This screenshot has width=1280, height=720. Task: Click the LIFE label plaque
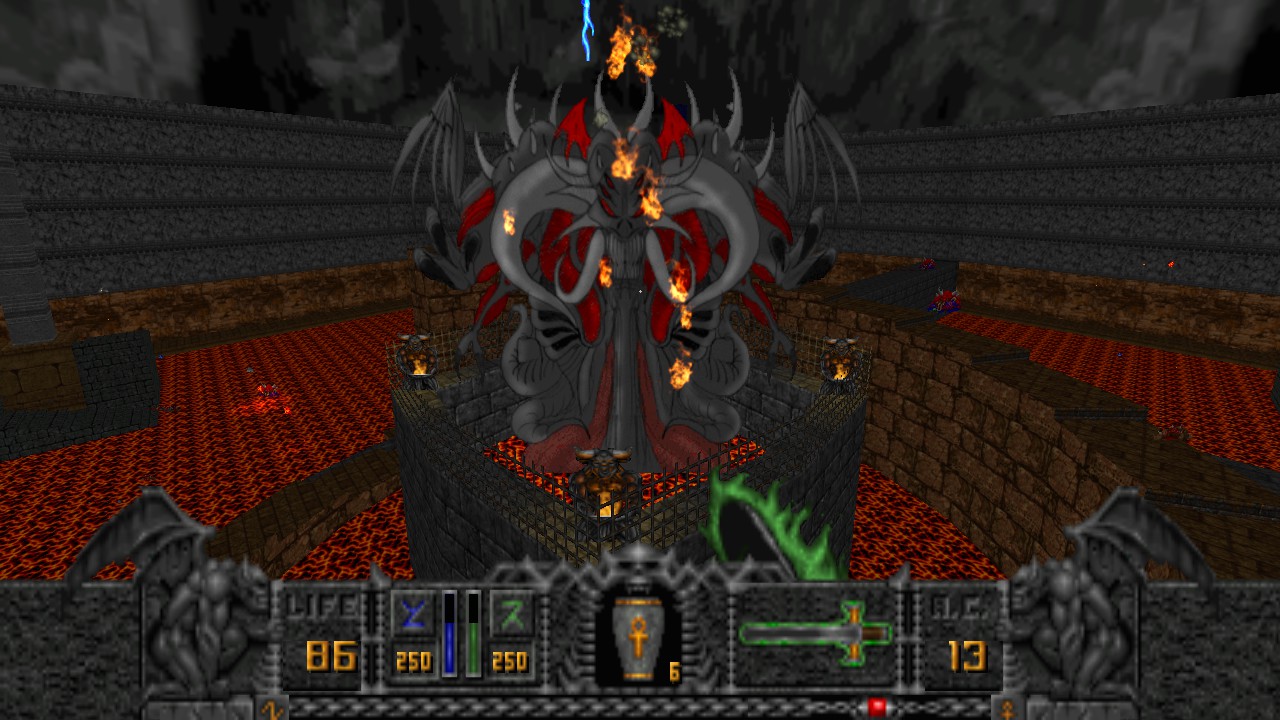pos(322,602)
